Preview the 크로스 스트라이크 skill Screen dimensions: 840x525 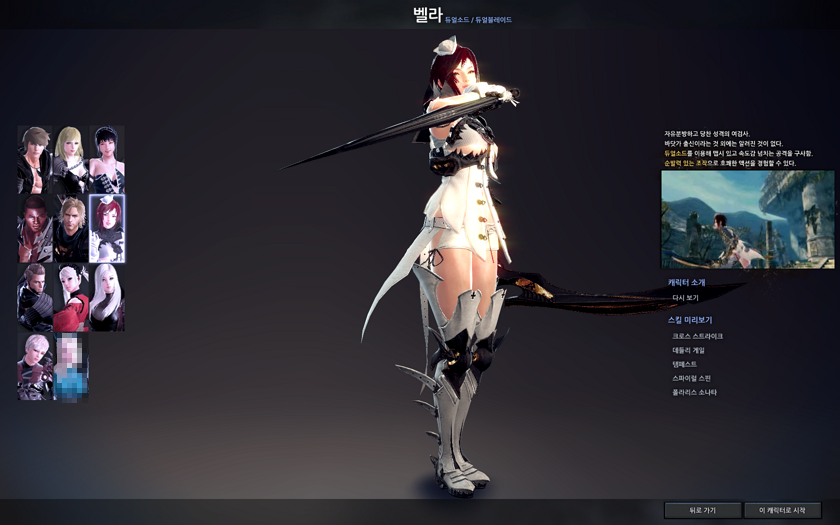click(697, 336)
